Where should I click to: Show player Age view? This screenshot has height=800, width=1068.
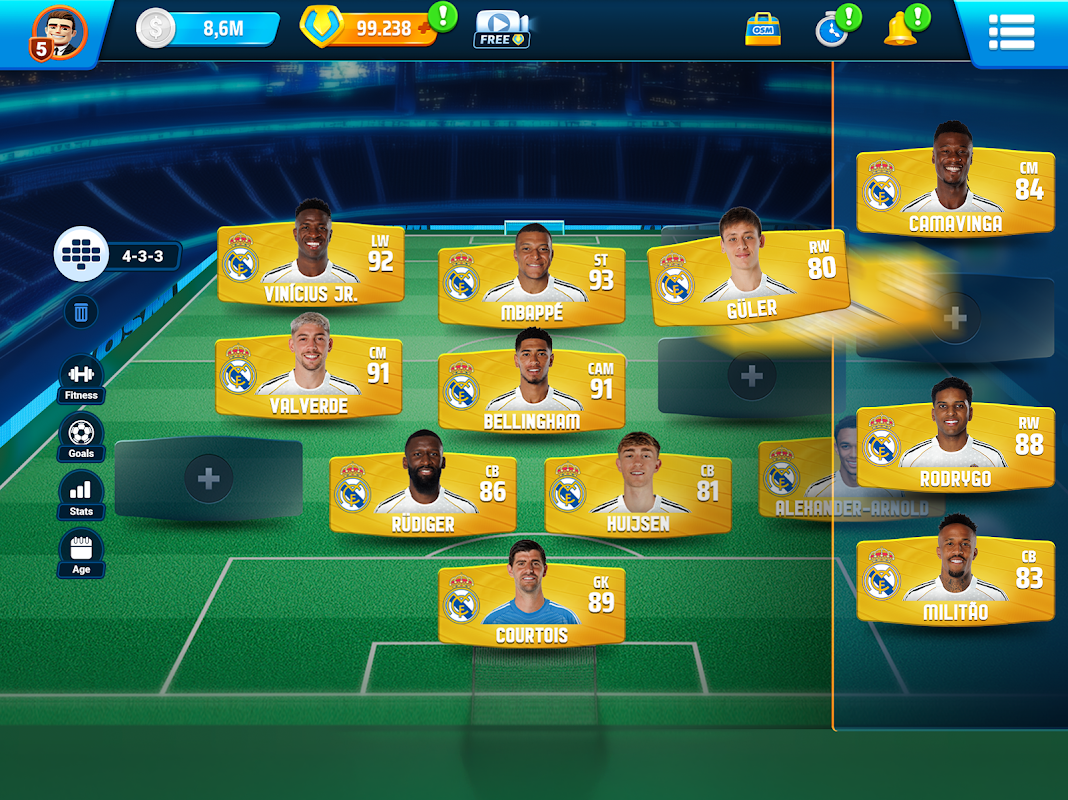pos(81,553)
